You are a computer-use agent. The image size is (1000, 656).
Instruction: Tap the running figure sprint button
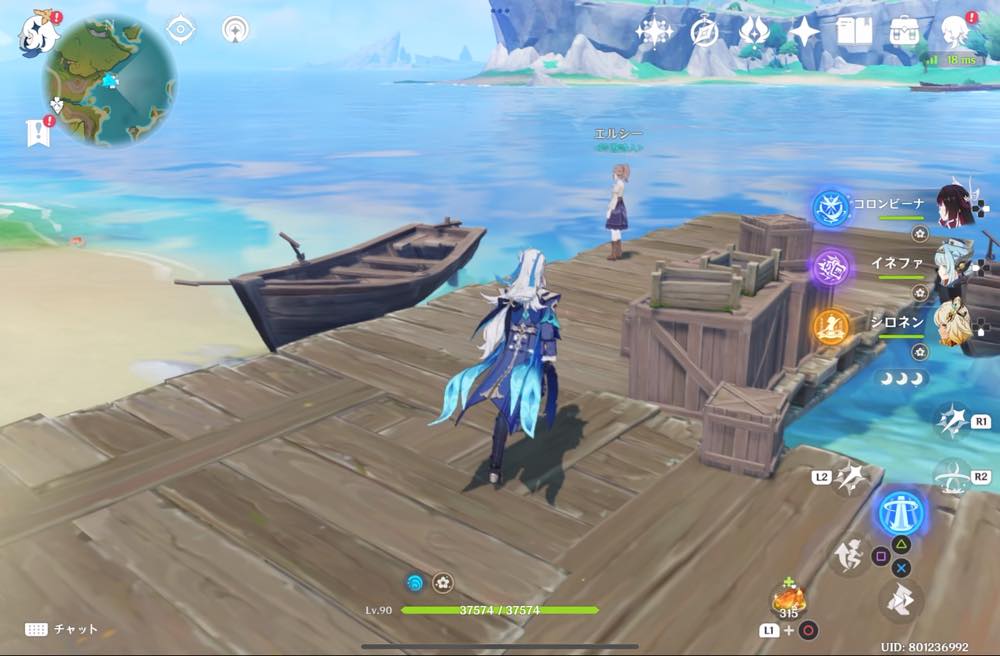click(848, 555)
